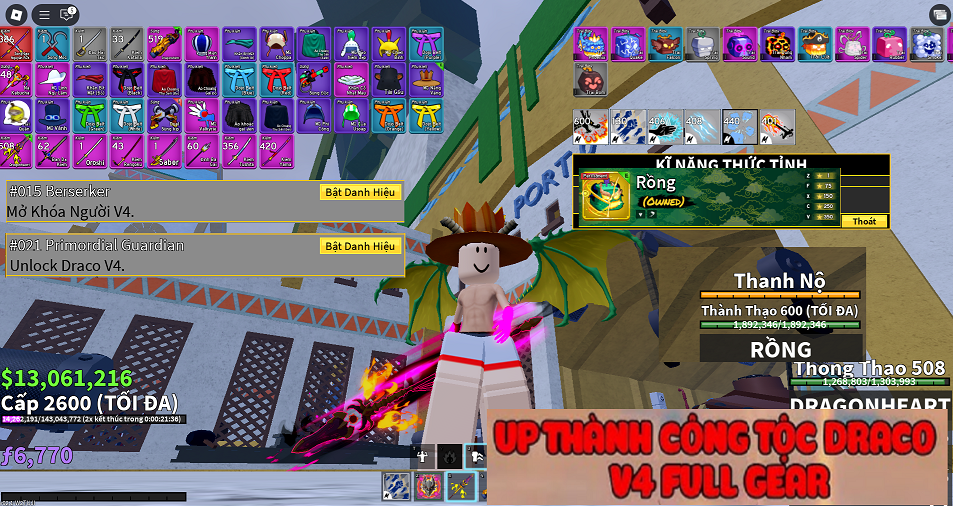
Task: Select the Phoenix fruit slot
Action: [590, 44]
